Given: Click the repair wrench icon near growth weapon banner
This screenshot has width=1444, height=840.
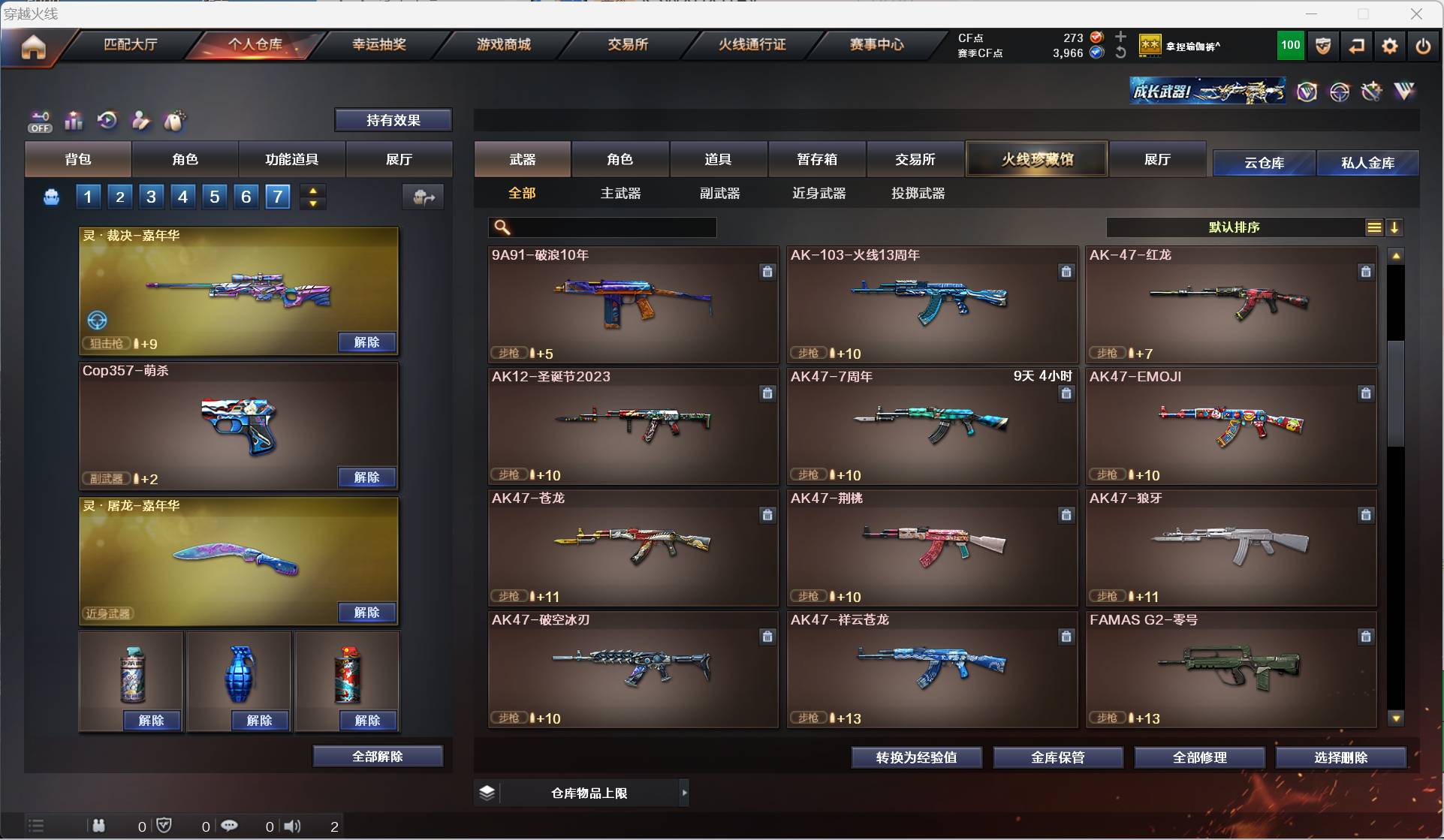Looking at the screenshot, I should pos(1371,92).
